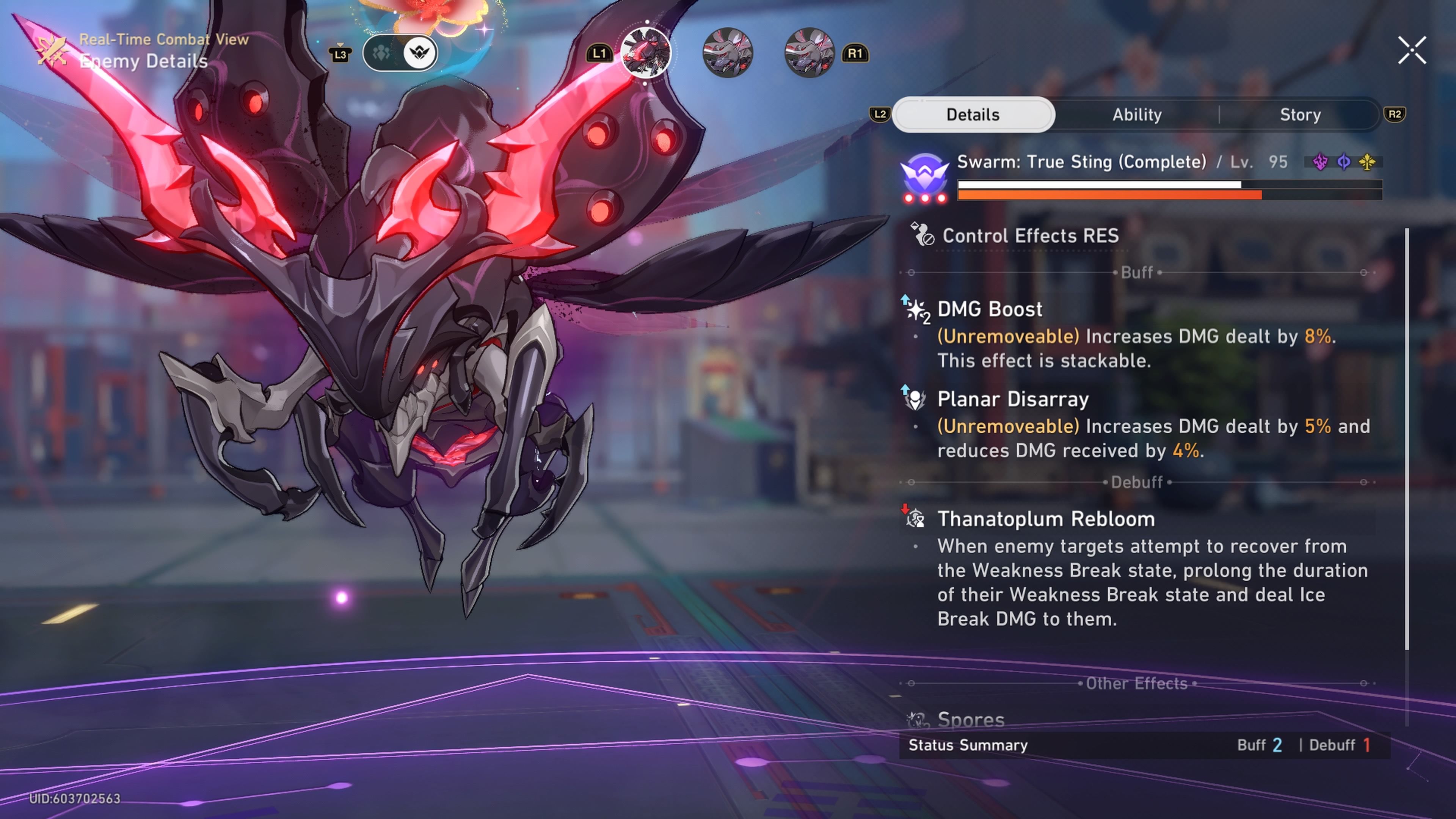The height and width of the screenshot is (819, 1456).
Task: Select the Lightning weakness icon
Action: [1320, 162]
